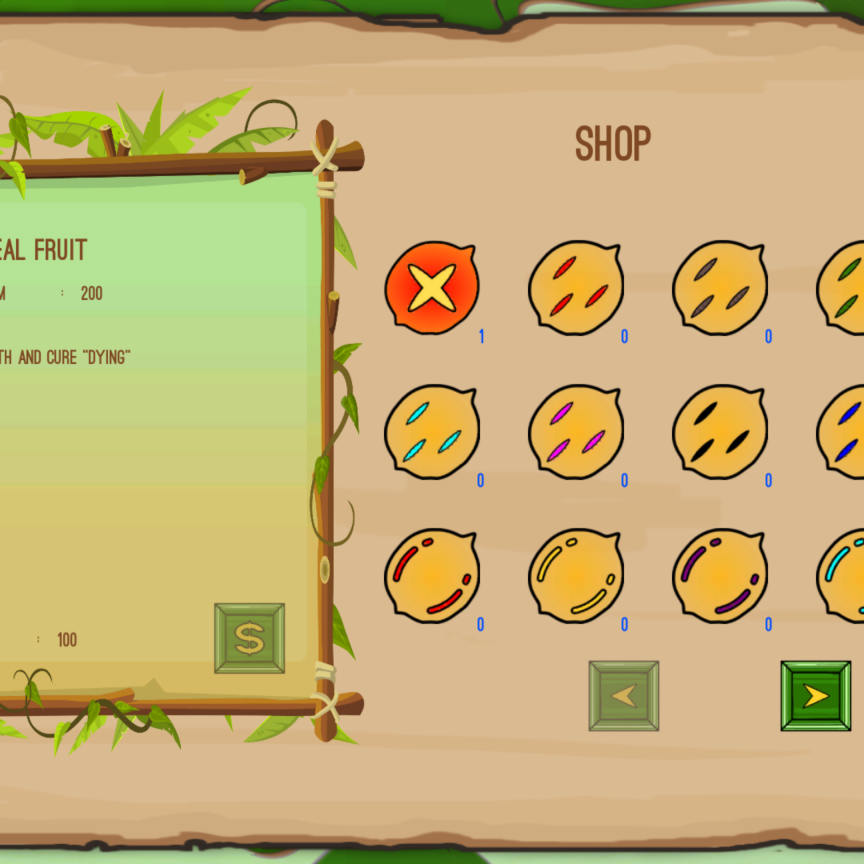Buy the item with the dollar button

coord(249,638)
